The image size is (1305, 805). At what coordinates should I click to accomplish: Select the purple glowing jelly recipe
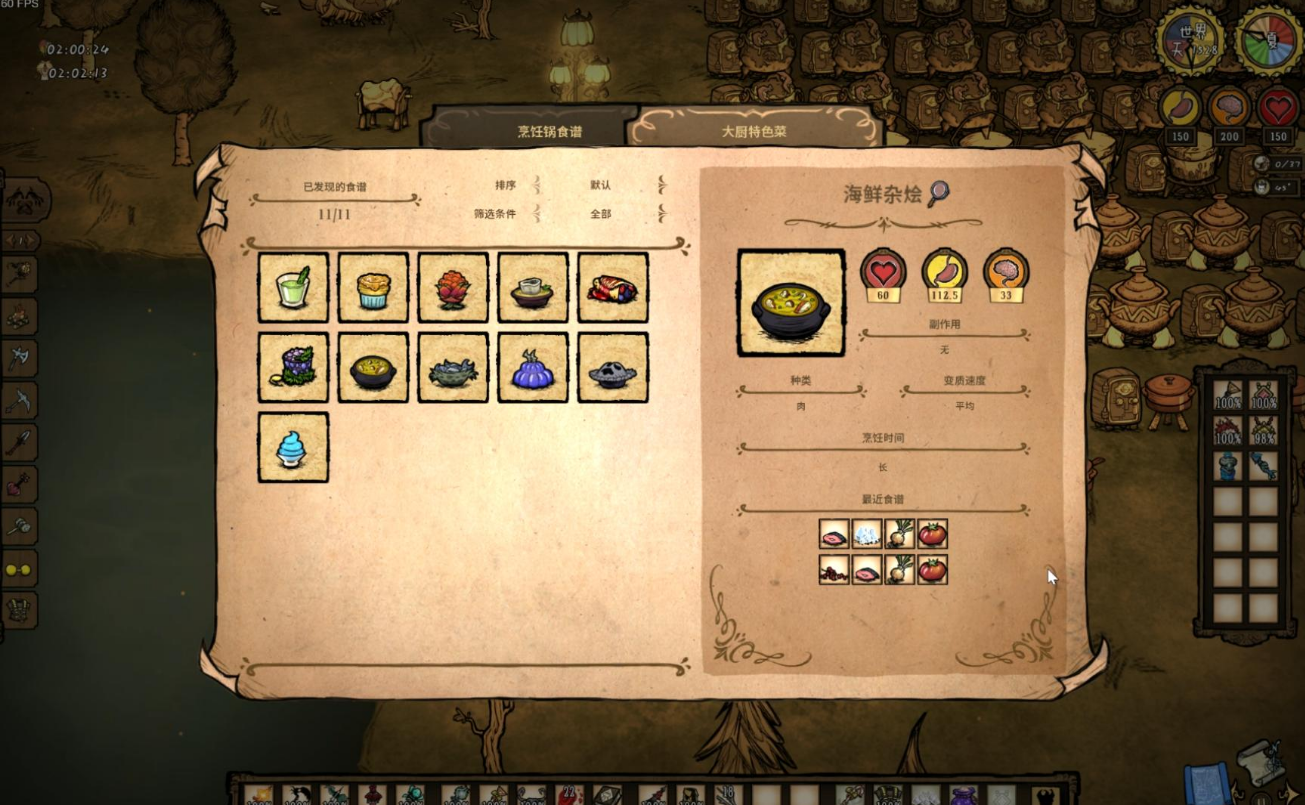pyautogui.click(x=533, y=367)
